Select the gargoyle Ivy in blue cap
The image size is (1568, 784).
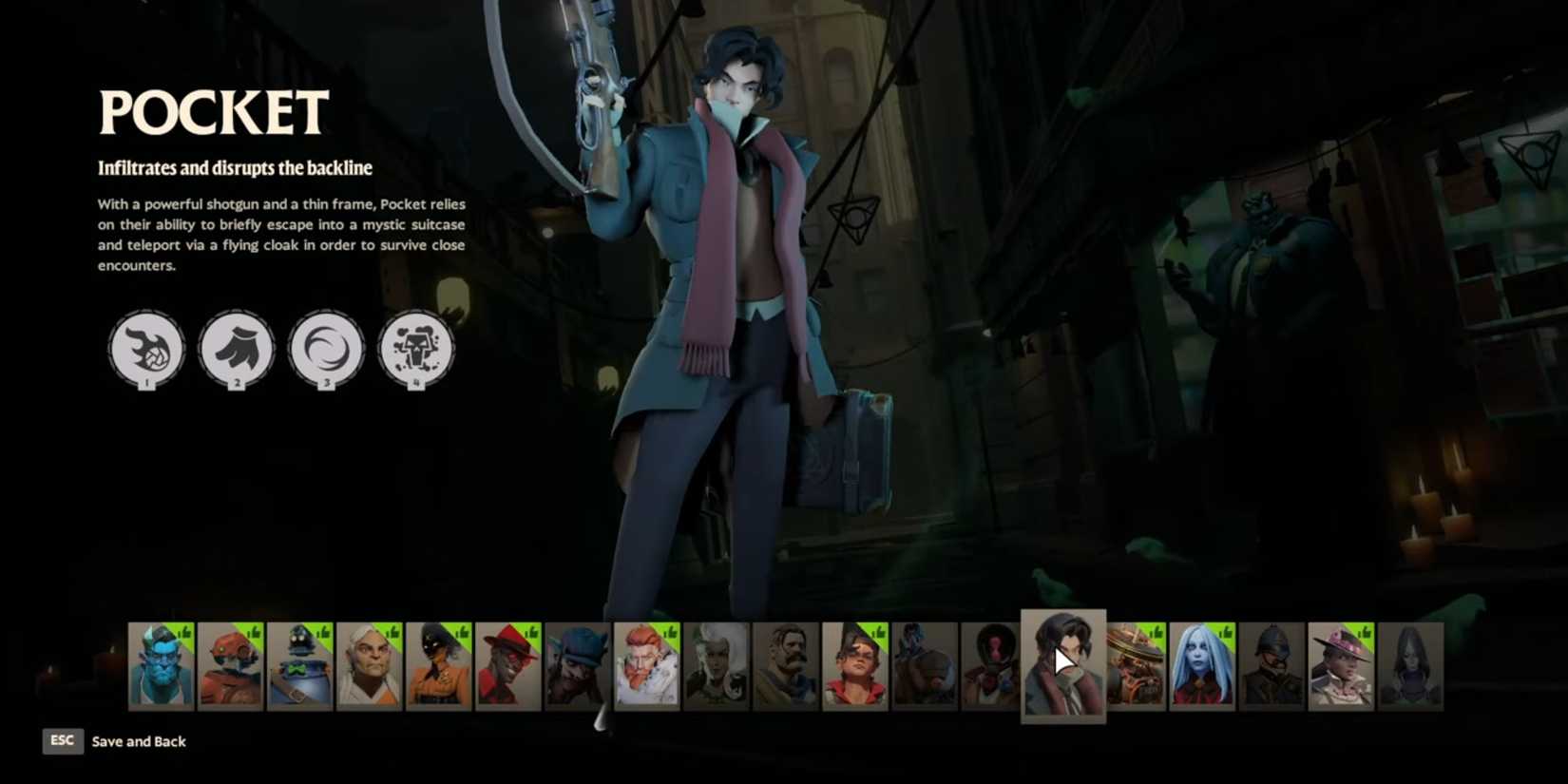coord(577,666)
